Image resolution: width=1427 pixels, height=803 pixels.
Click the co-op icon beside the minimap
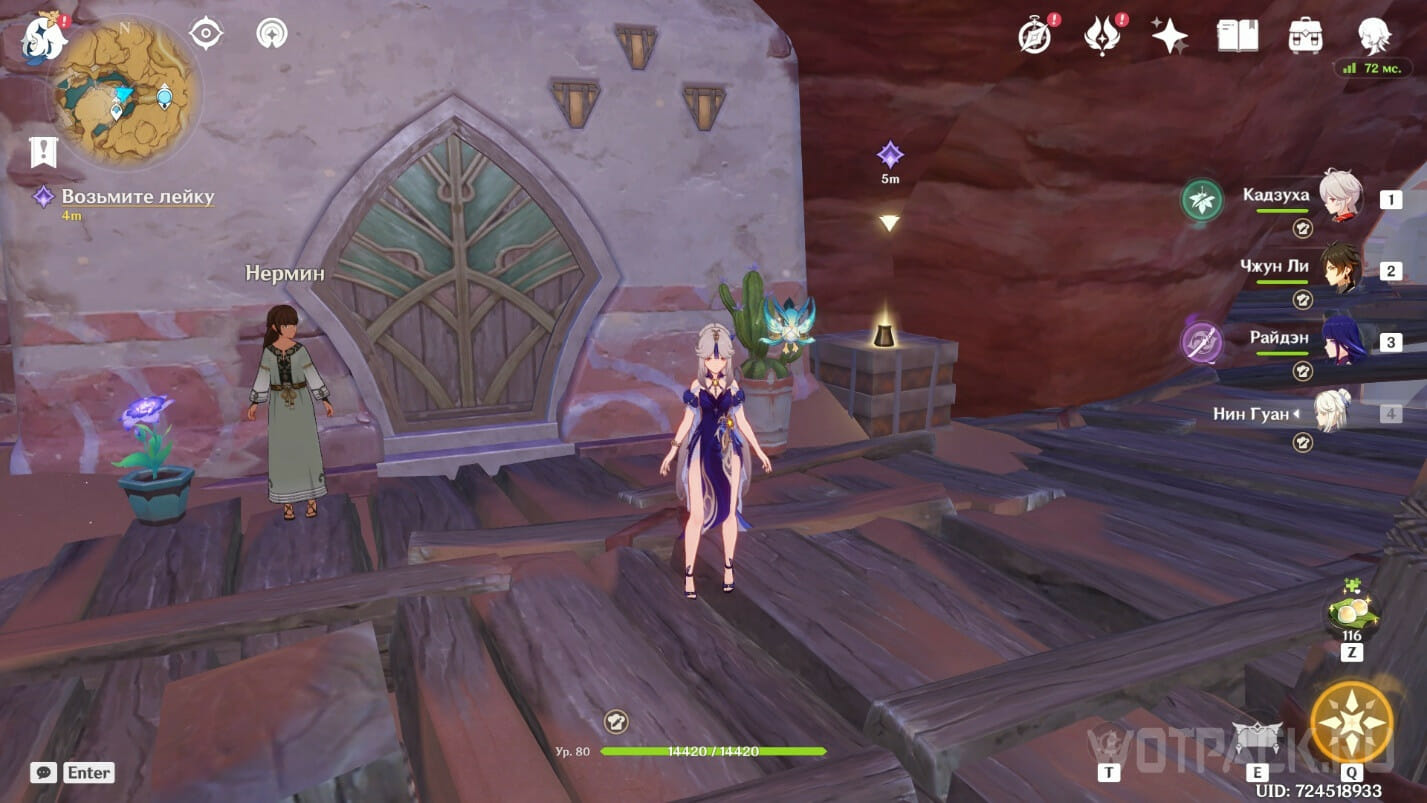point(271,34)
